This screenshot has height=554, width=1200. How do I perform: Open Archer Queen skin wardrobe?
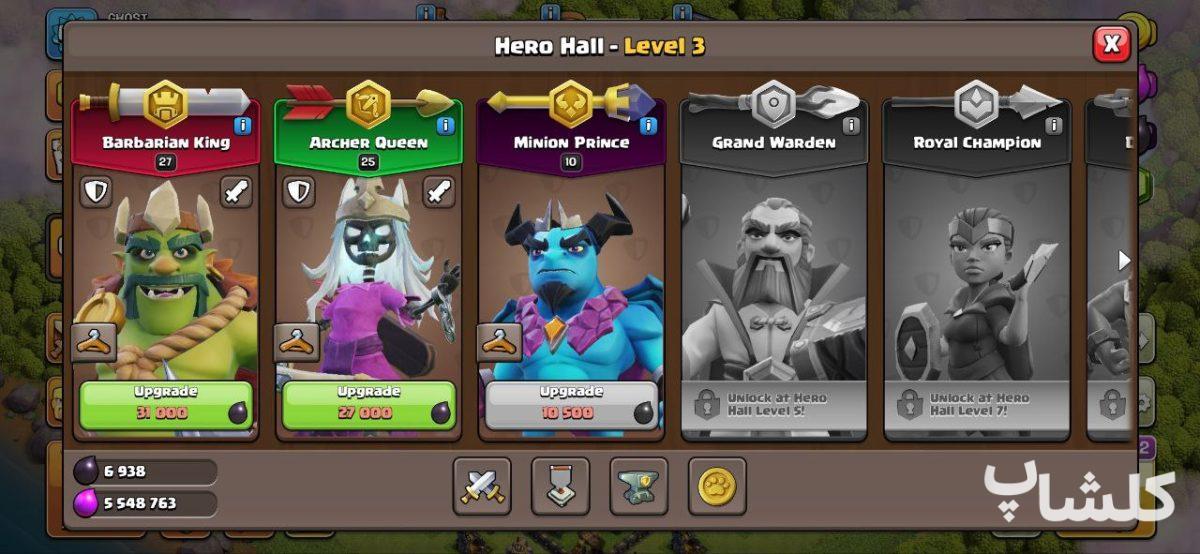click(x=297, y=342)
